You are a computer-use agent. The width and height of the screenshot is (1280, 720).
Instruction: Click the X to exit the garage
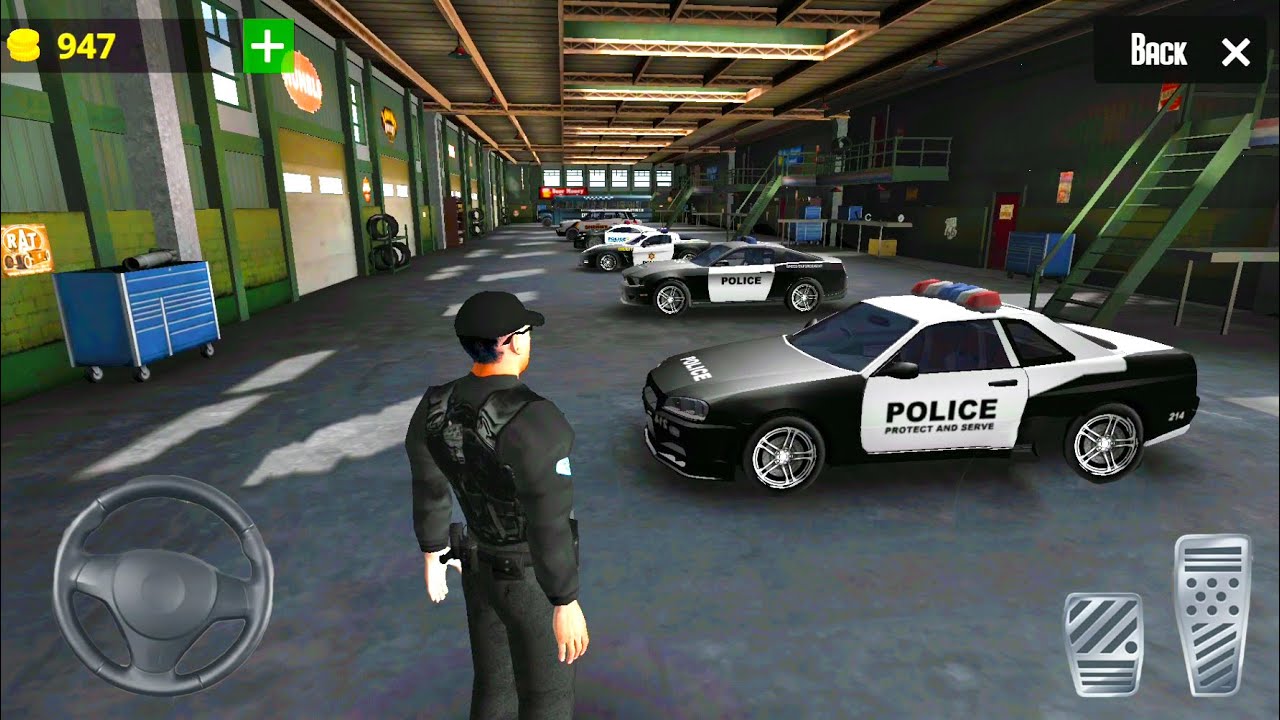tap(1236, 52)
